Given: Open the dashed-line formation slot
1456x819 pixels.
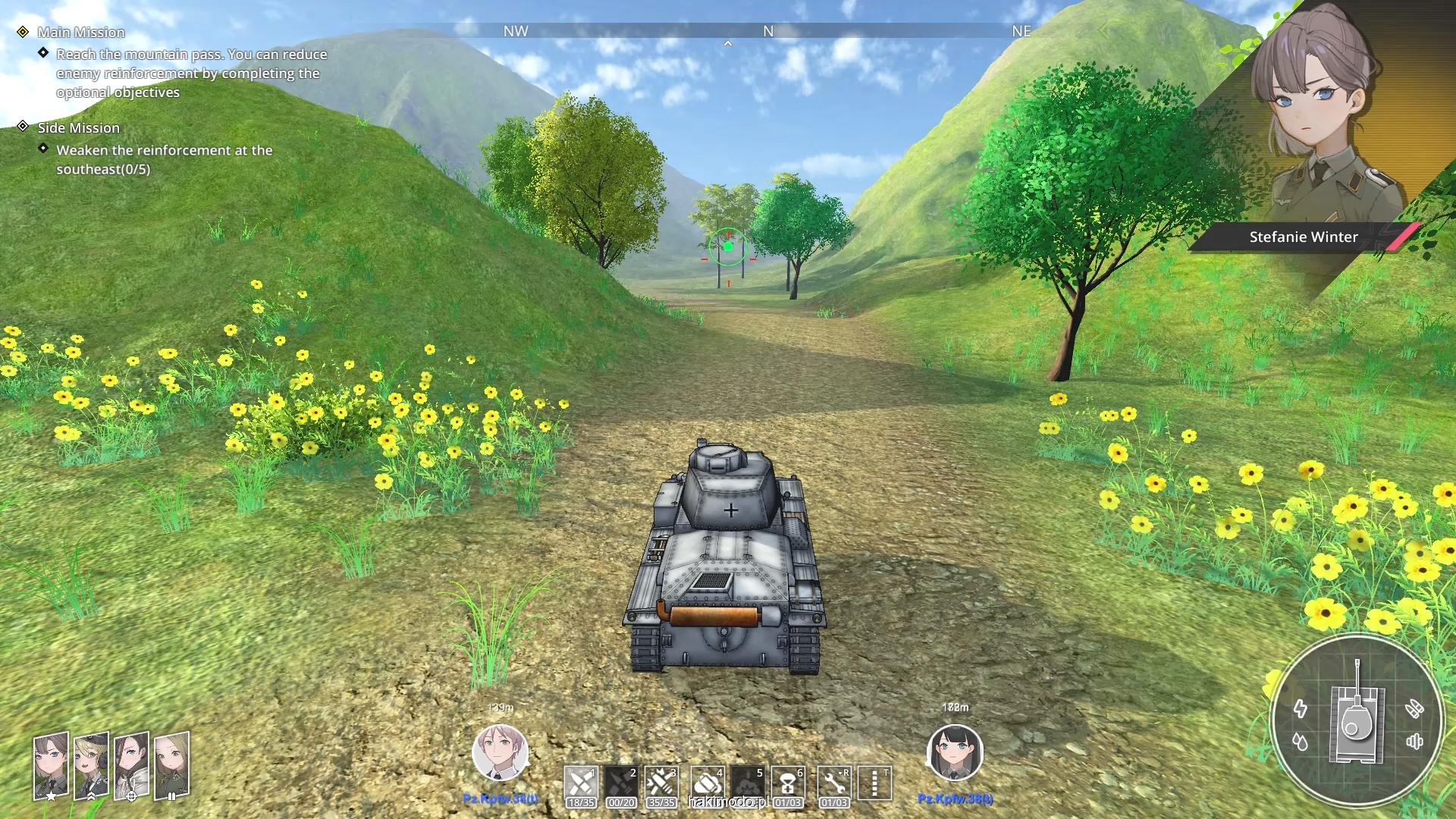Looking at the screenshot, I should [x=874, y=783].
